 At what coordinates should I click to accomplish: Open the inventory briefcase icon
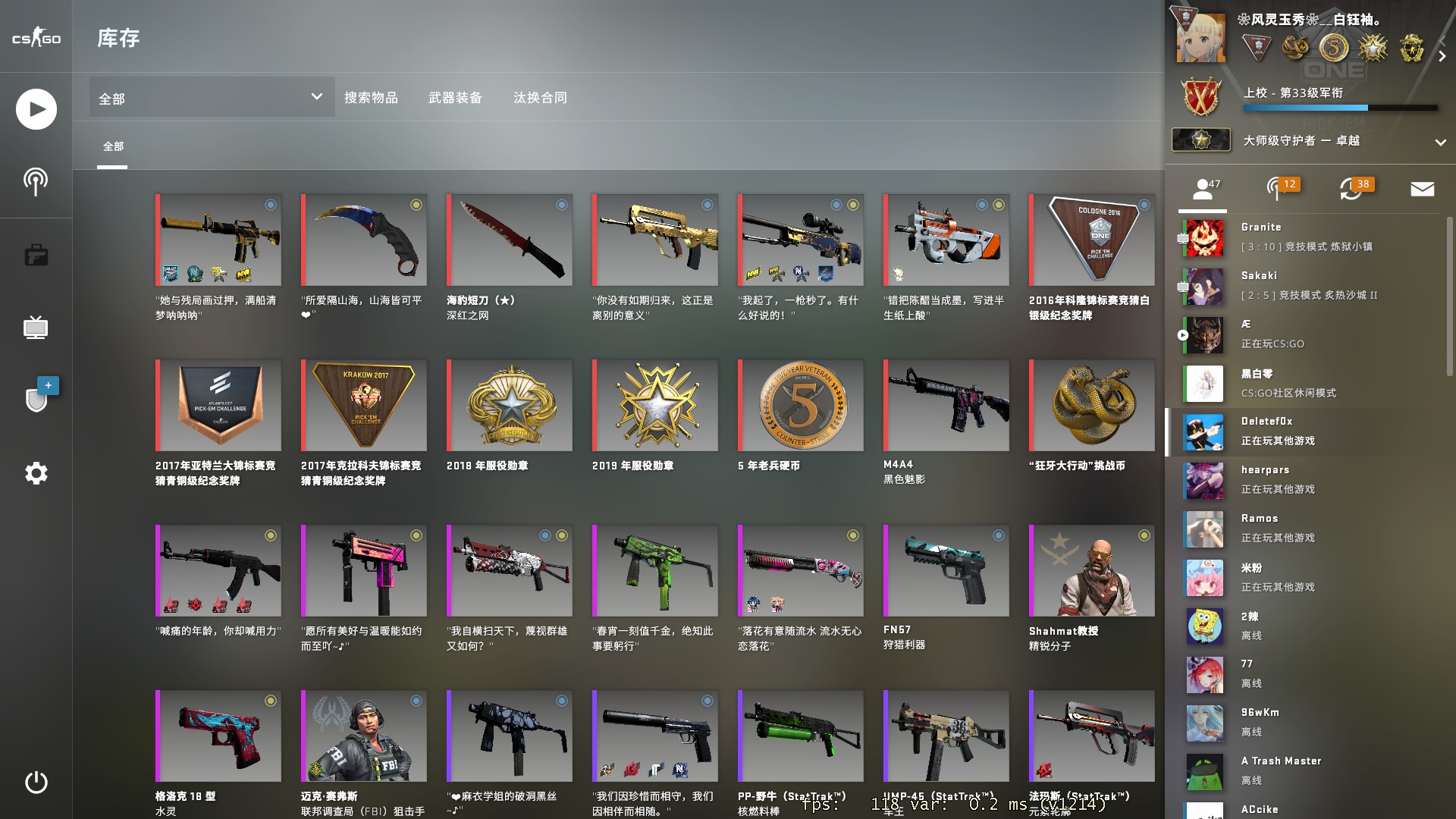36,255
